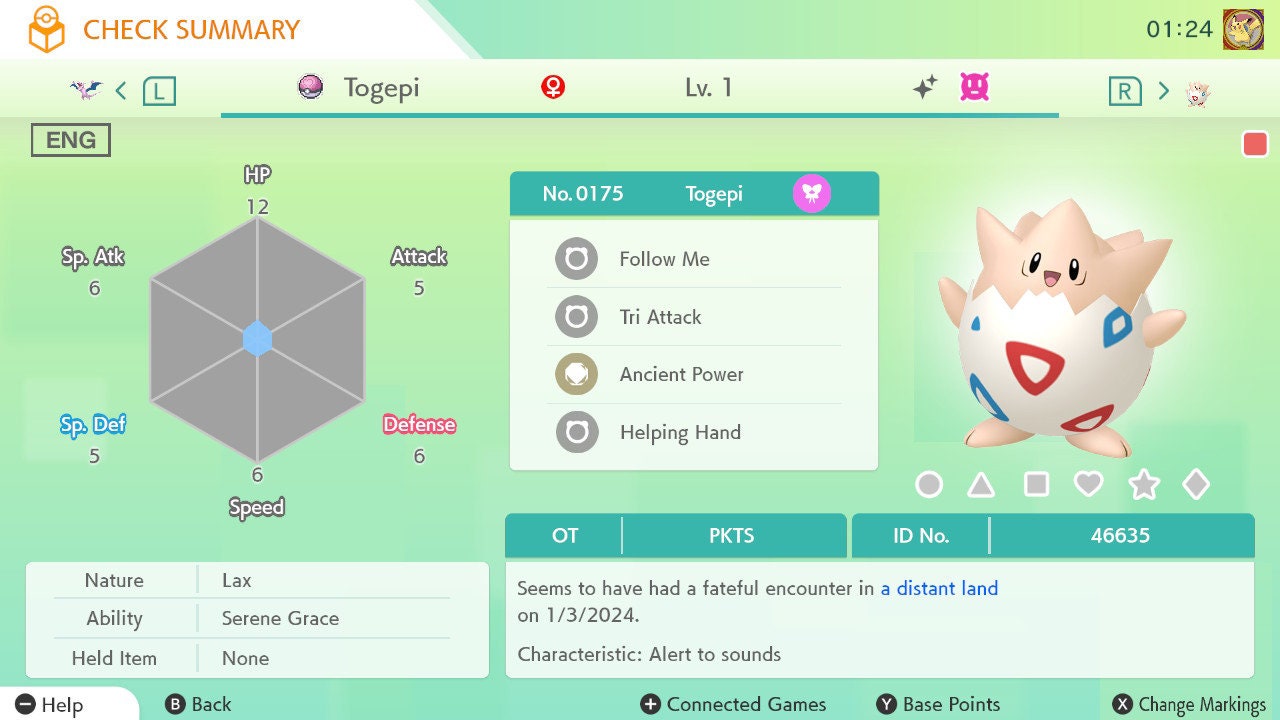Screen dimensions: 1280x720
Task: Go to previous Pokémon with left arrow
Action: [x=121, y=91]
